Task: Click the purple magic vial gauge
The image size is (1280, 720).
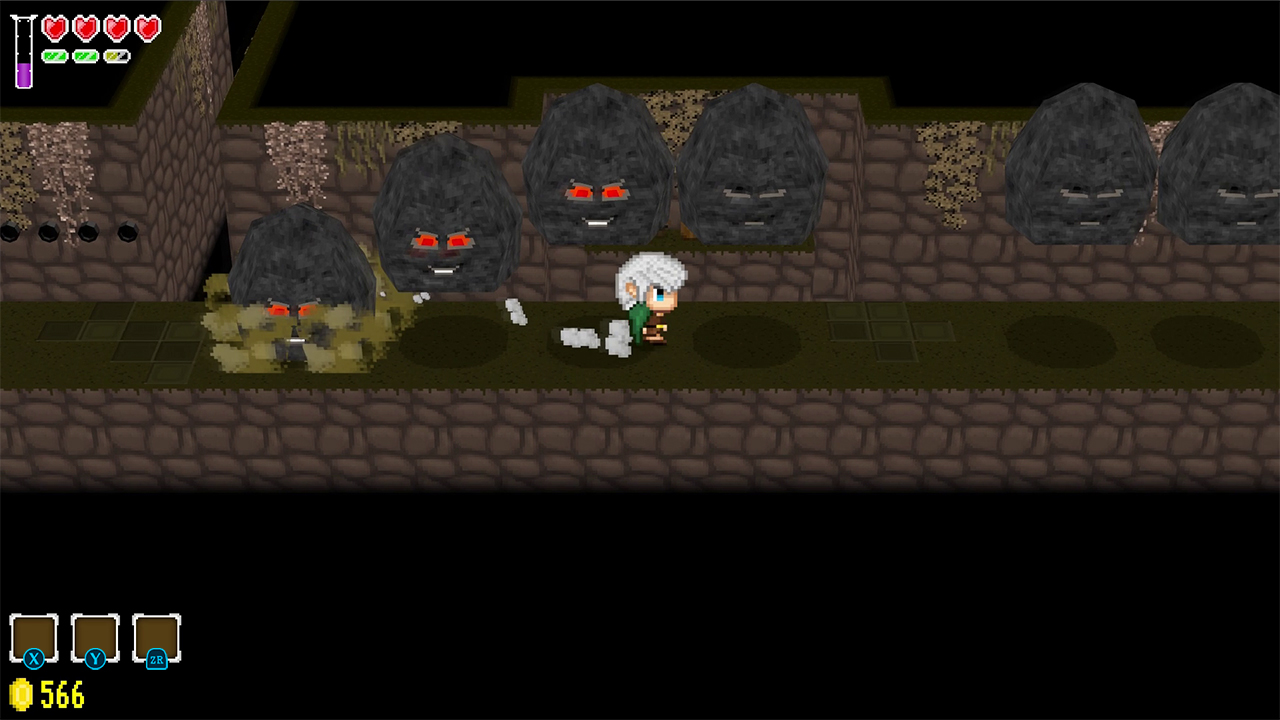Action: point(22,55)
